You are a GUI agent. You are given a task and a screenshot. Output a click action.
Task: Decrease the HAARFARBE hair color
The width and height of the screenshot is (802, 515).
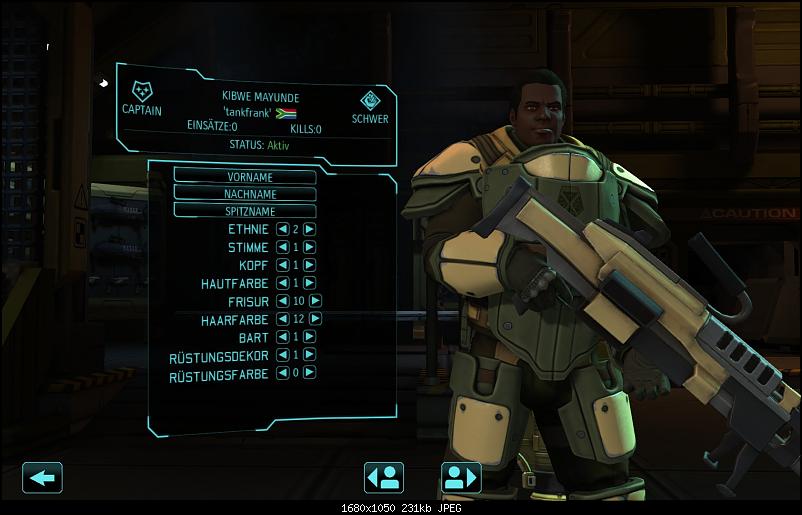pos(282,319)
